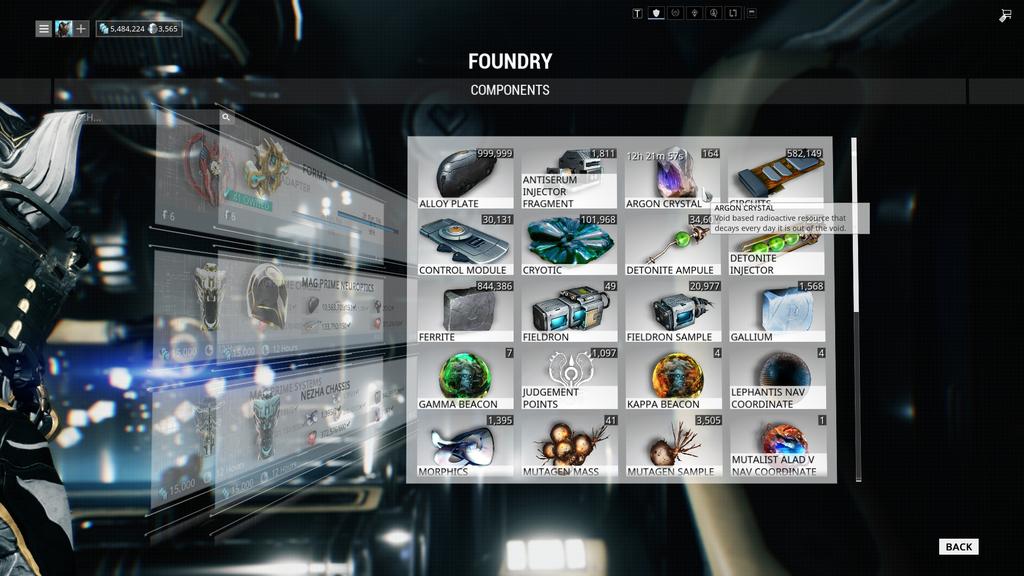Select the Kappa Beacon item

tap(672, 378)
